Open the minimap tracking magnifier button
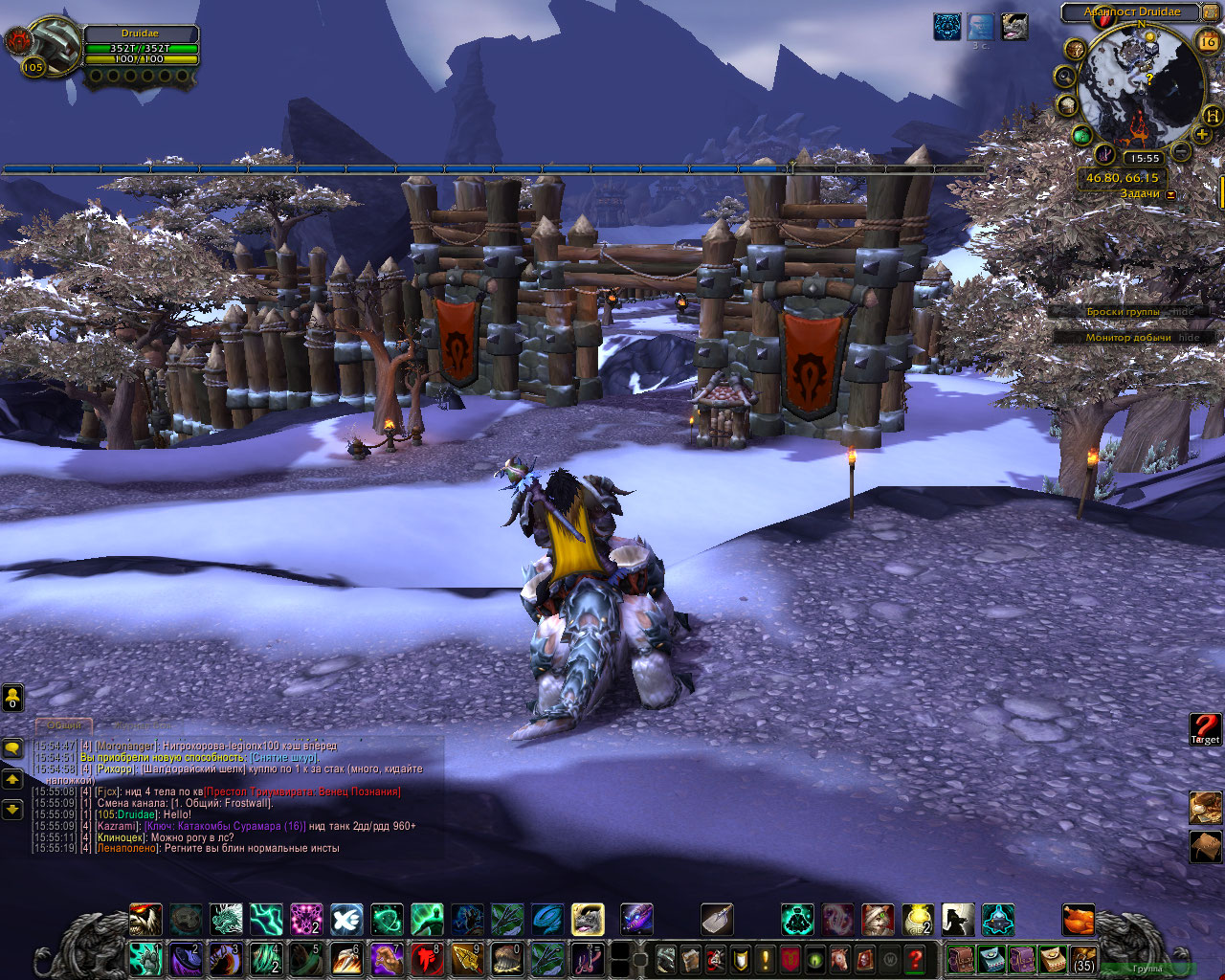Viewport: 1225px width, 980px height. 1064,76
